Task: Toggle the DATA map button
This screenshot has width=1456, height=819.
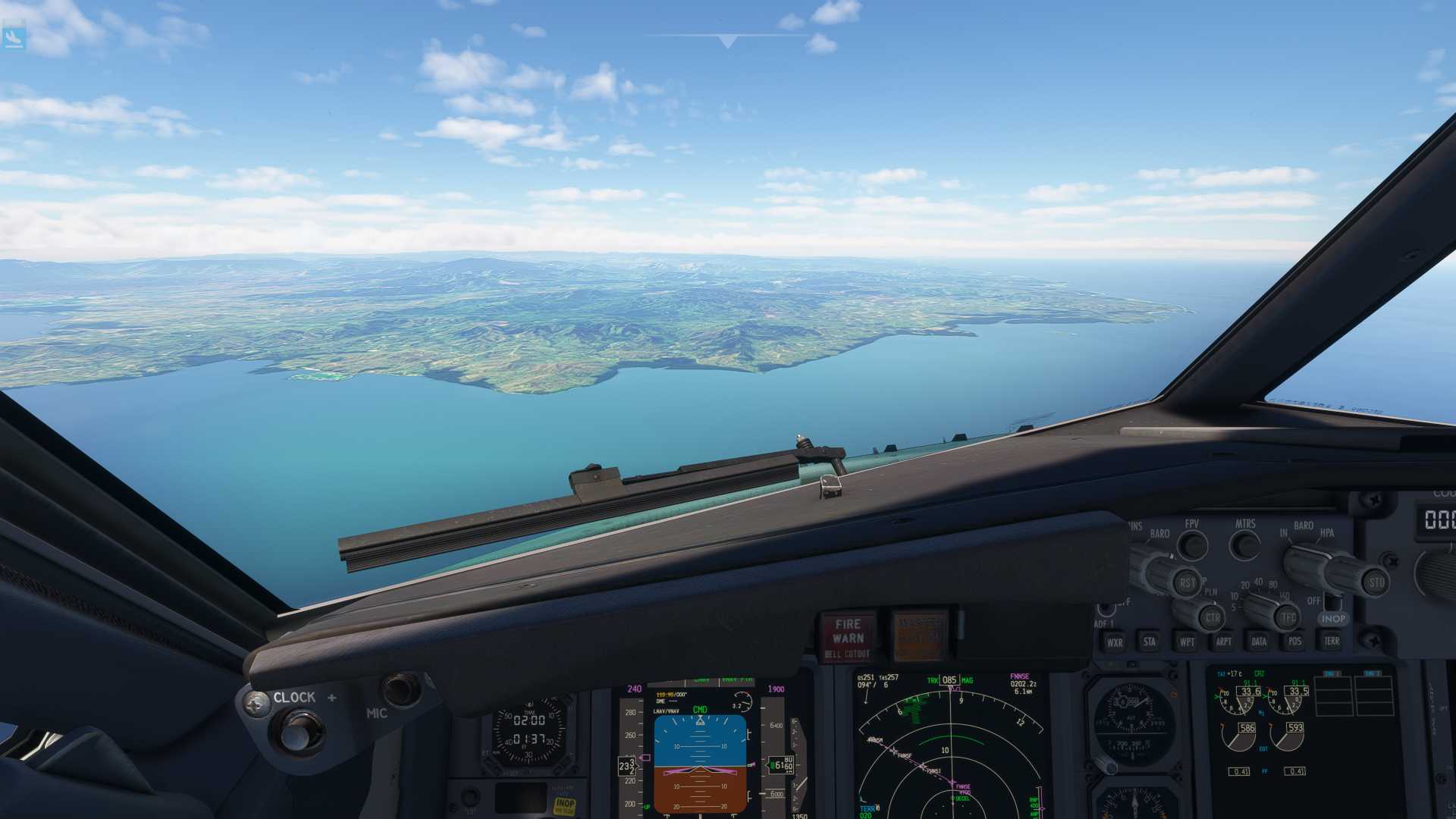Action: pos(1259,642)
